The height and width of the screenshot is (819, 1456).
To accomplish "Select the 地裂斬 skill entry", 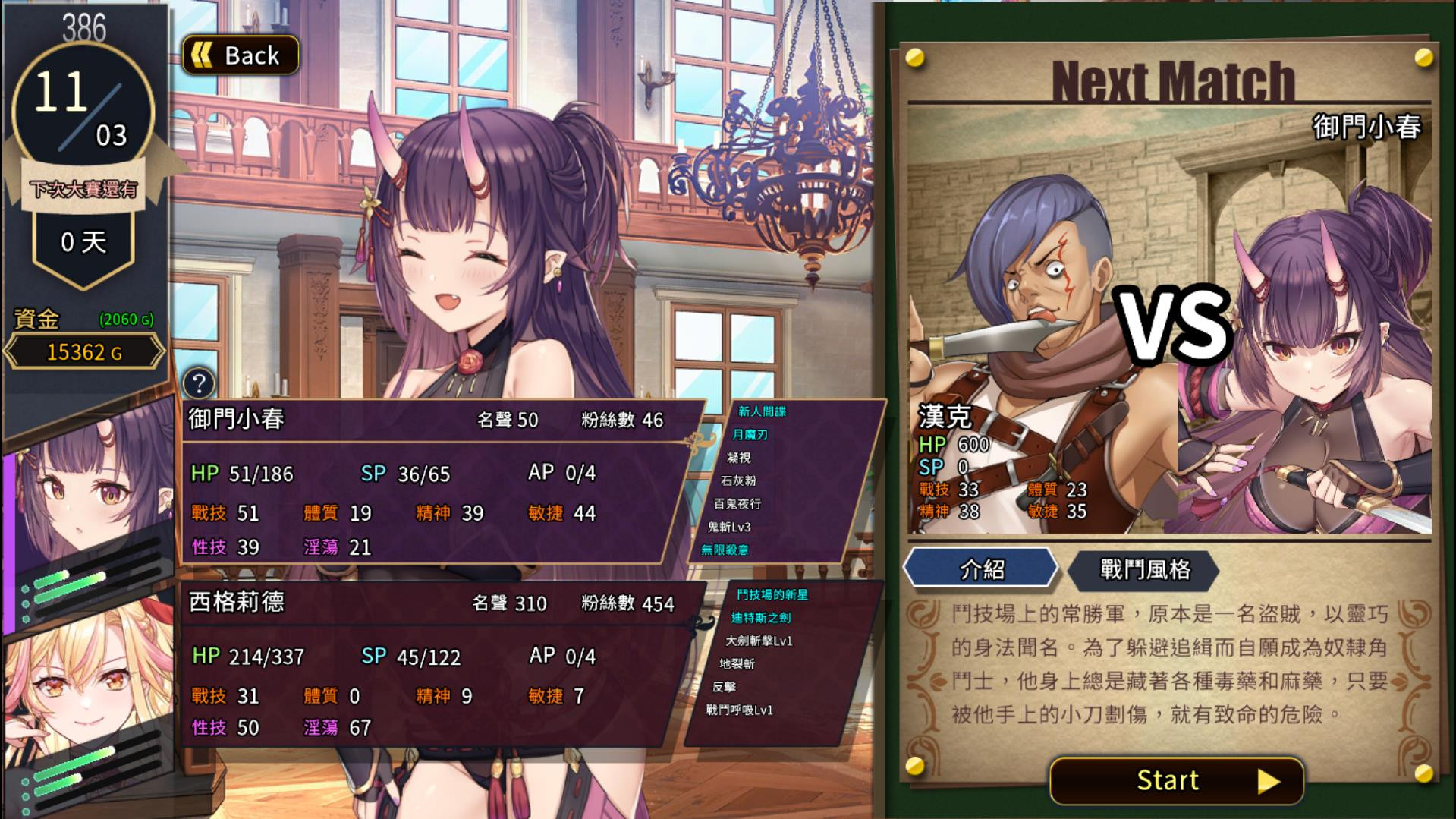I will [x=737, y=664].
